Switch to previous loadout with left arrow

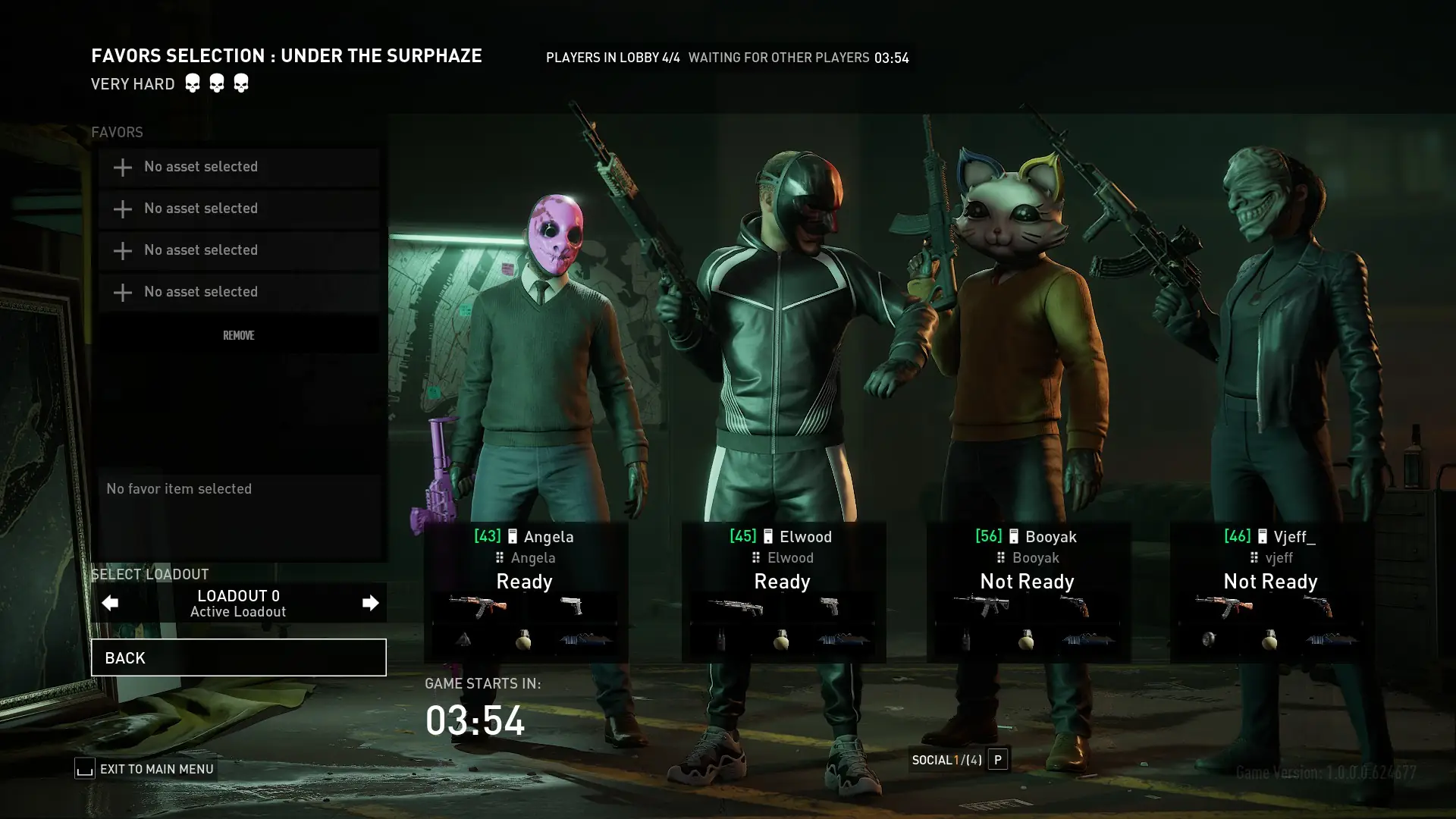pos(110,602)
